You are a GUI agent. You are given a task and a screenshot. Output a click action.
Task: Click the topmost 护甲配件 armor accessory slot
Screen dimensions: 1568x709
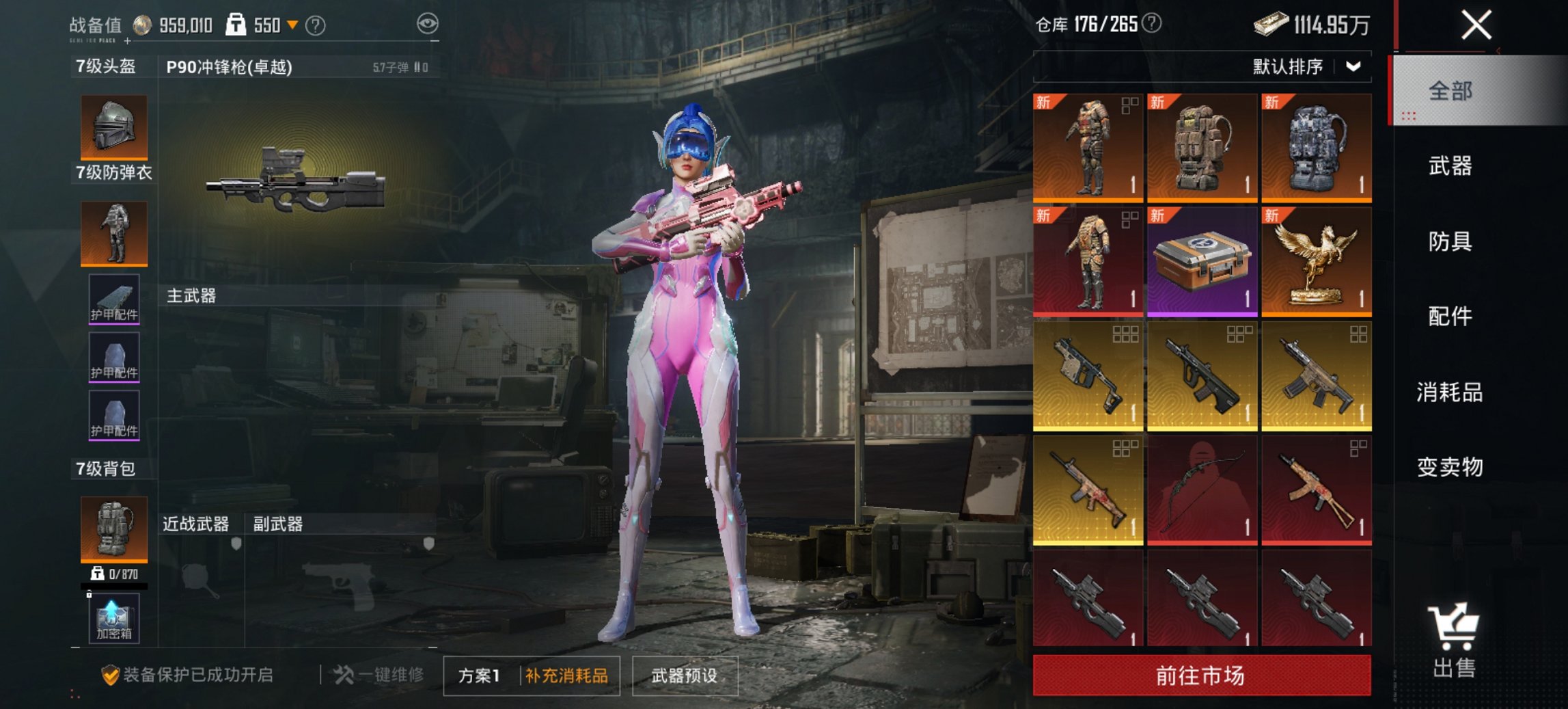click(113, 301)
